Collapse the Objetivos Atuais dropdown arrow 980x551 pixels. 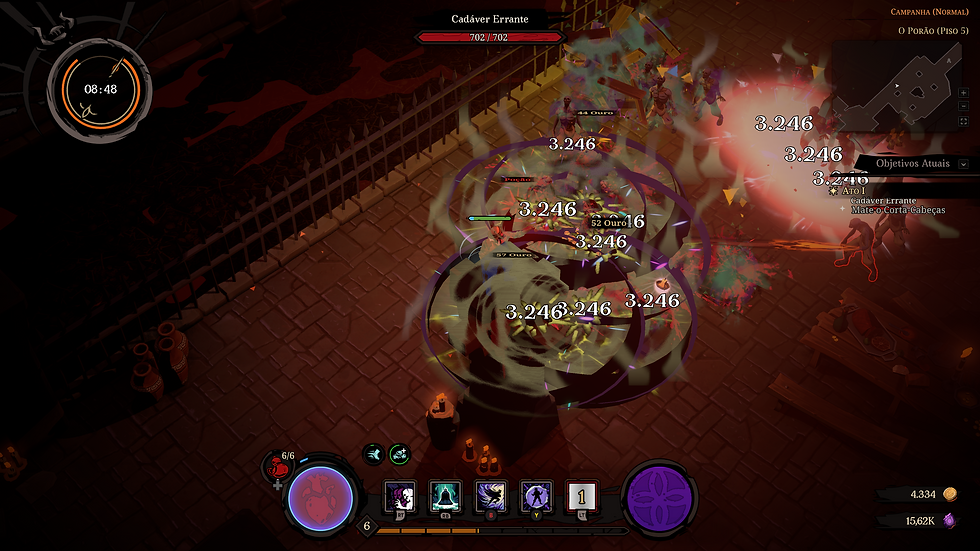tap(963, 163)
